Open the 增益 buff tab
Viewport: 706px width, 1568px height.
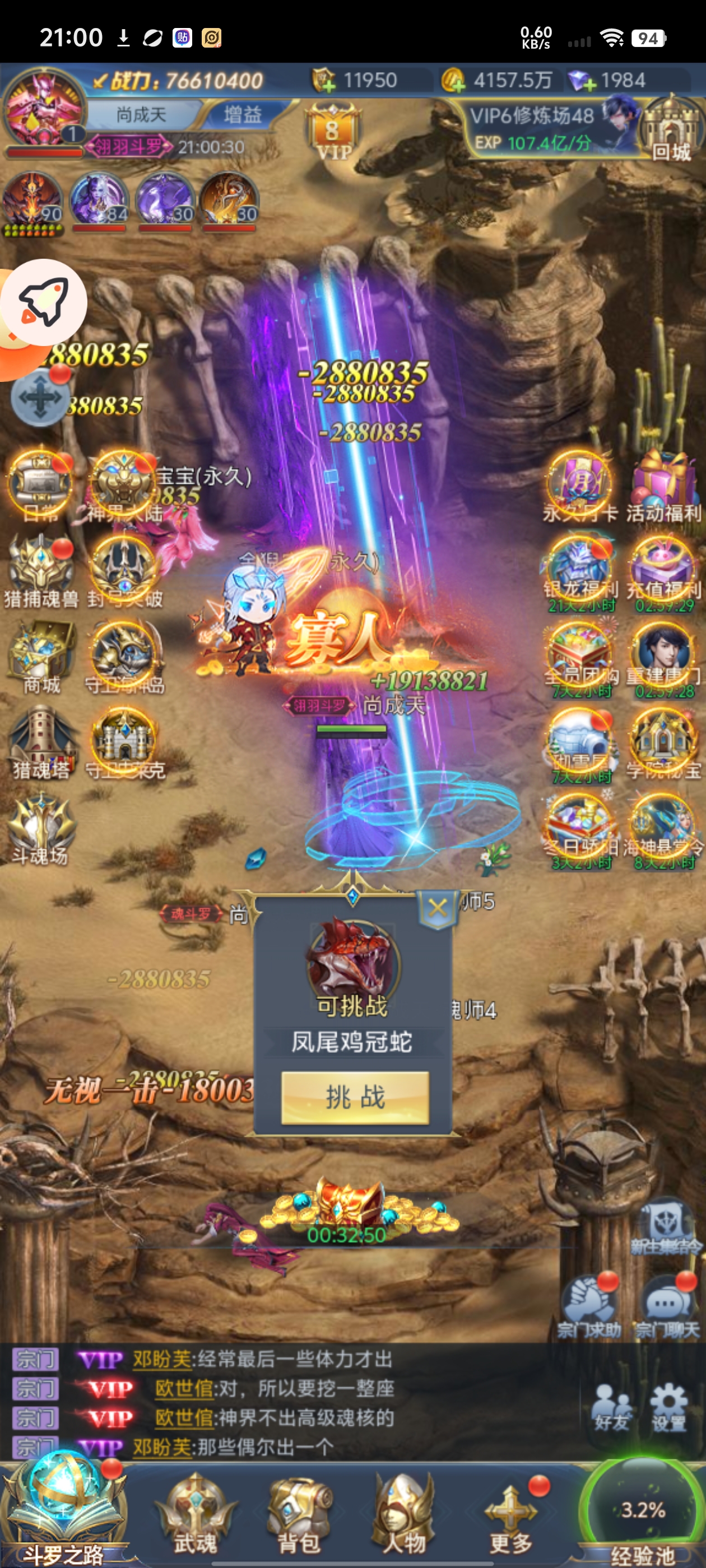243,114
